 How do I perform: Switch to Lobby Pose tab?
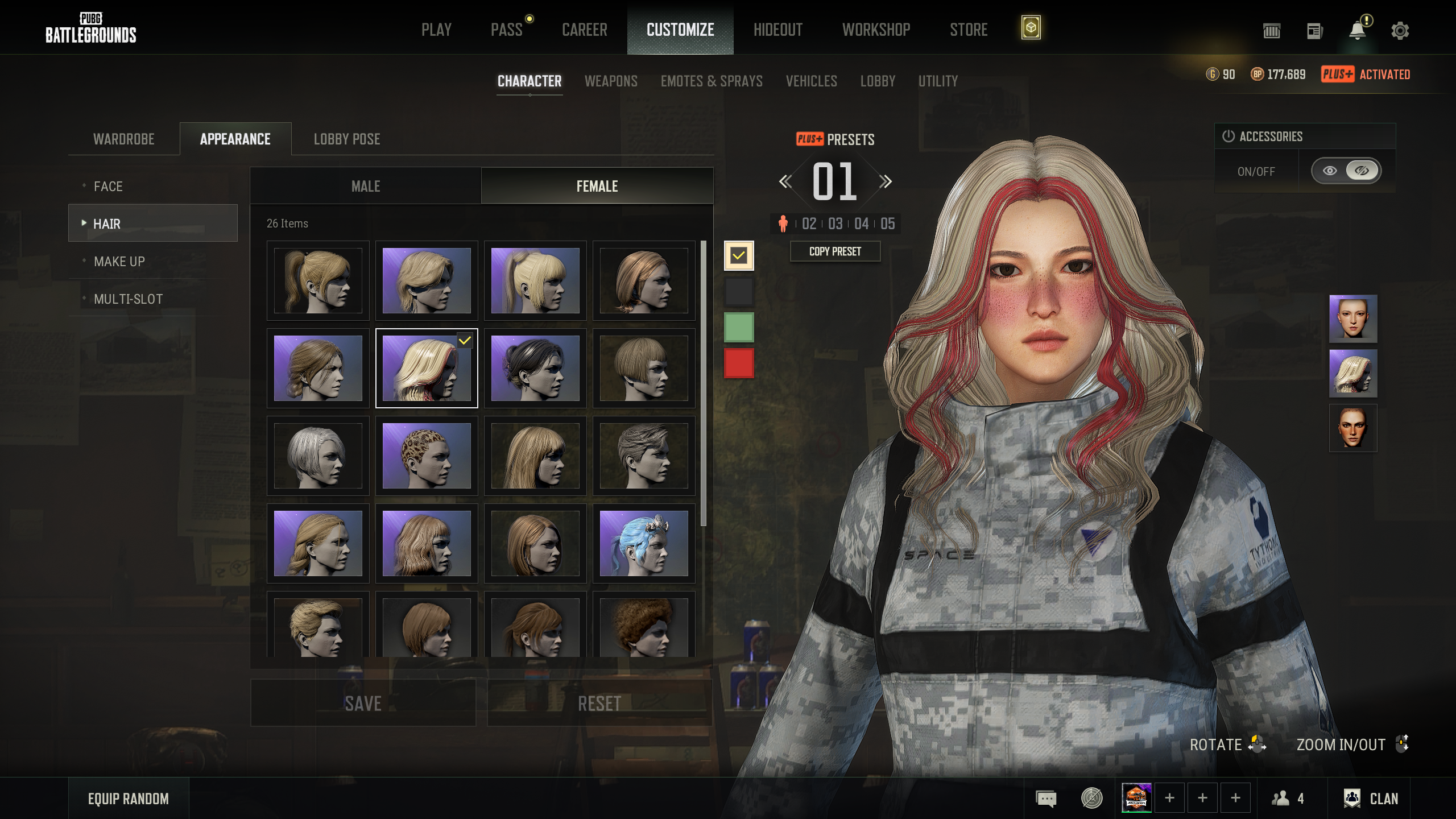(347, 139)
